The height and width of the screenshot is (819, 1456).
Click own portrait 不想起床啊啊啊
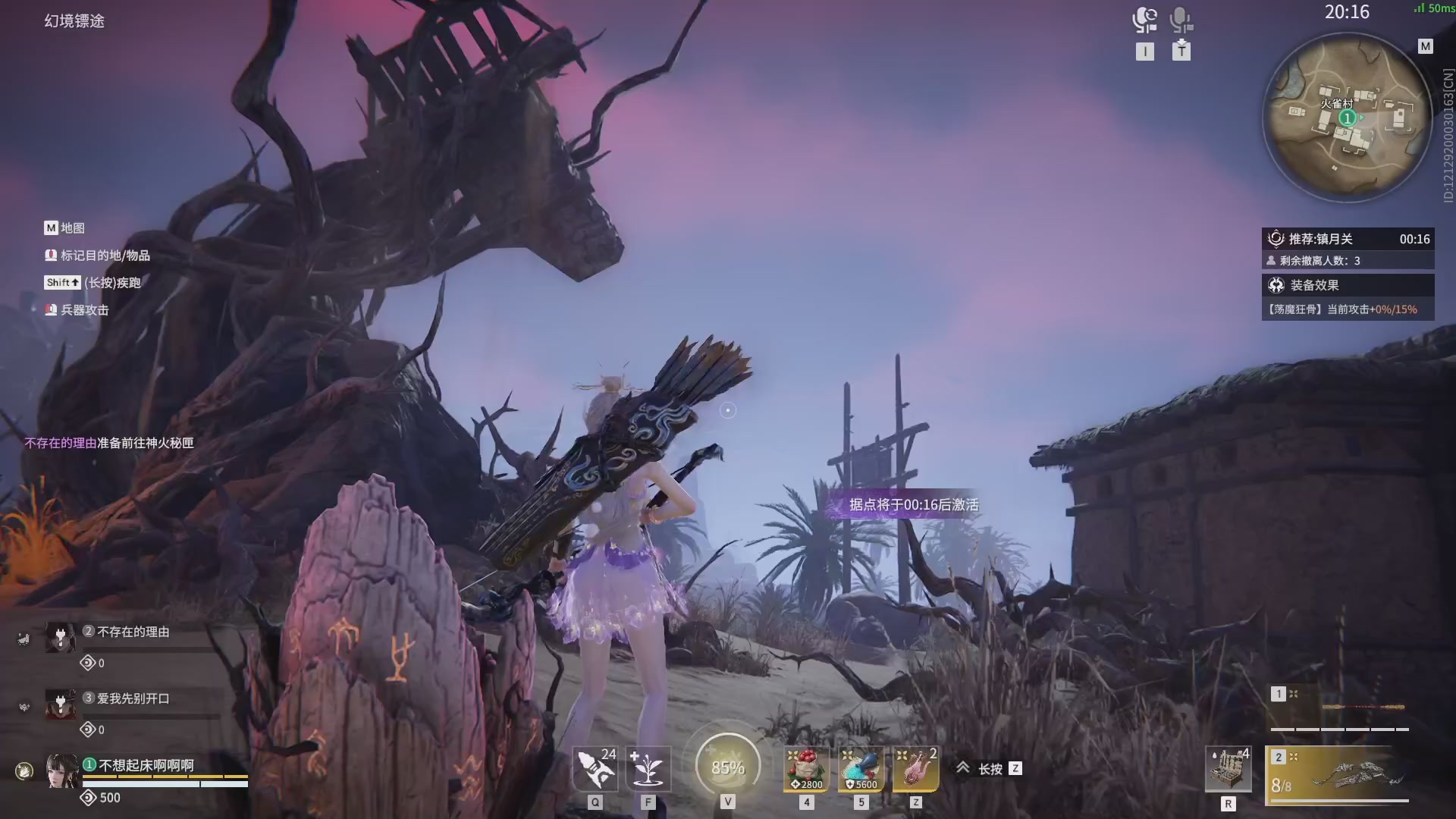coord(62,770)
